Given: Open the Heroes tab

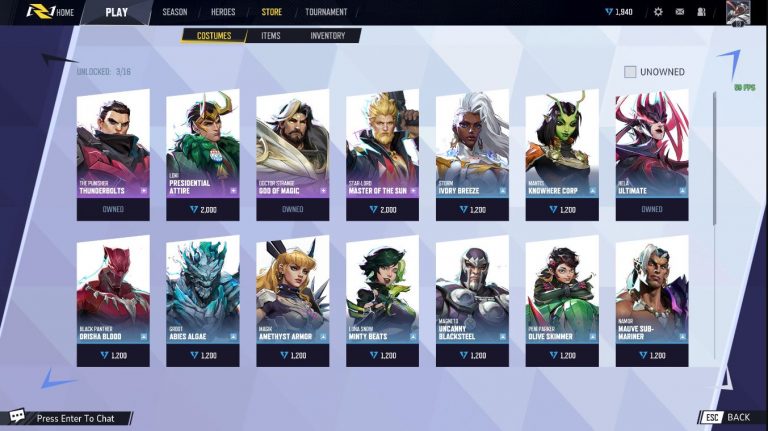Looking at the screenshot, I should tap(223, 12).
